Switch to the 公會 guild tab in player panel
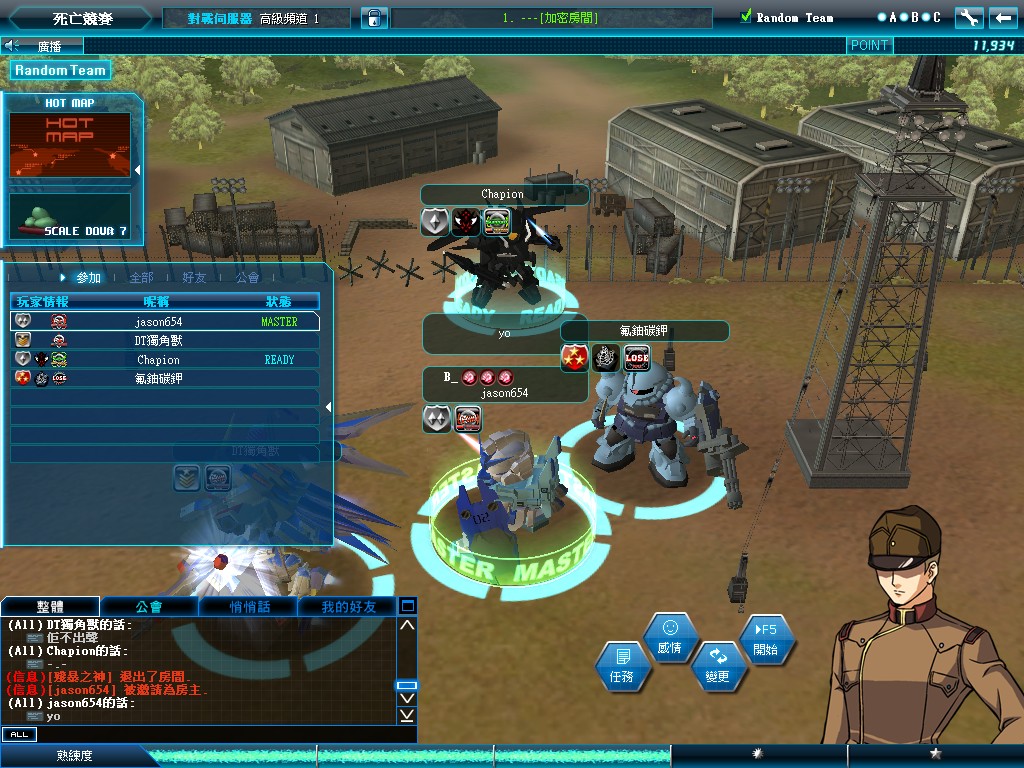This screenshot has width=1024, height=768. click(x=247, y=277)
